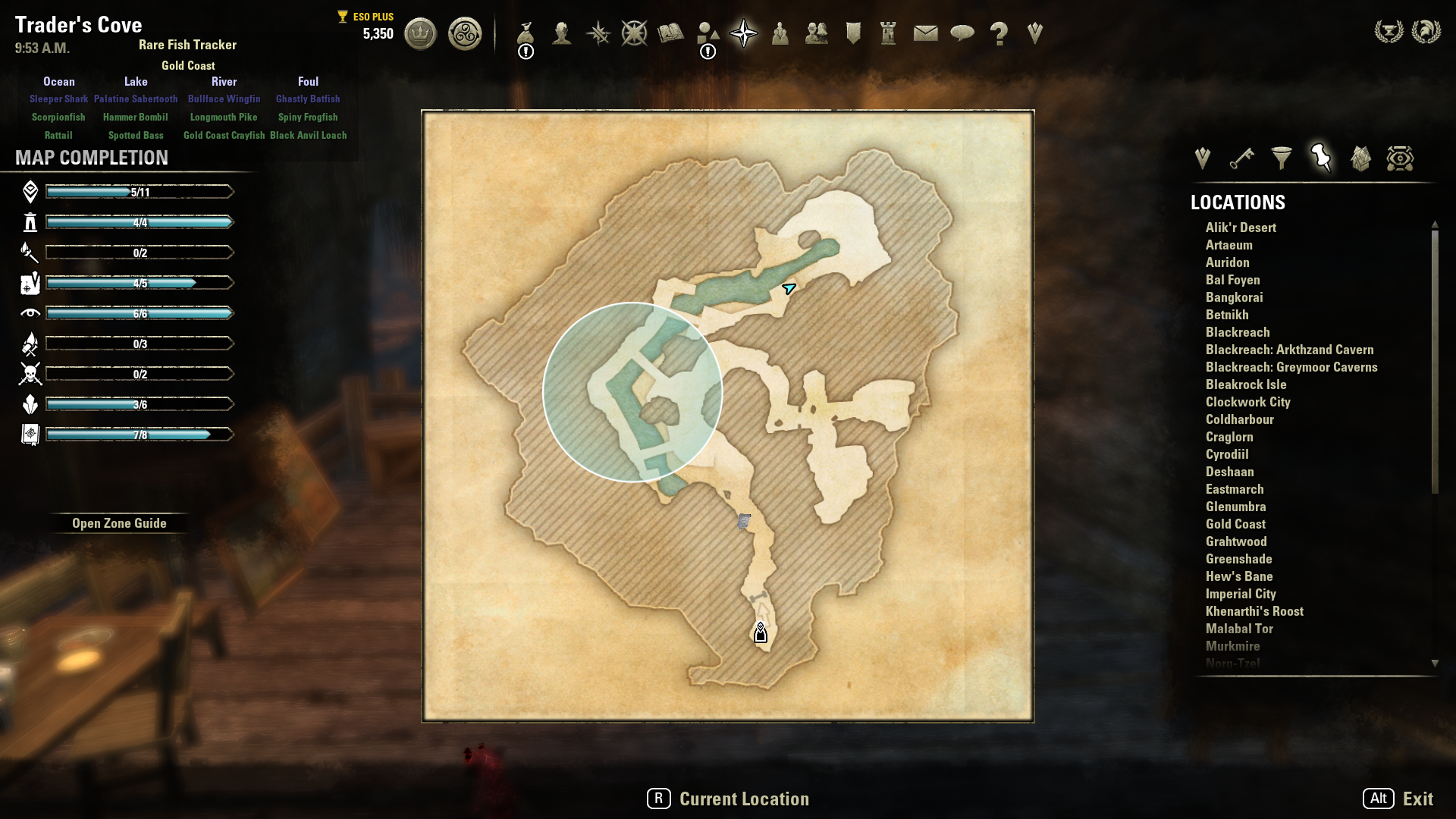
Task: Go to Khenarthi's Roost location entry
Action: [1254, 611]
